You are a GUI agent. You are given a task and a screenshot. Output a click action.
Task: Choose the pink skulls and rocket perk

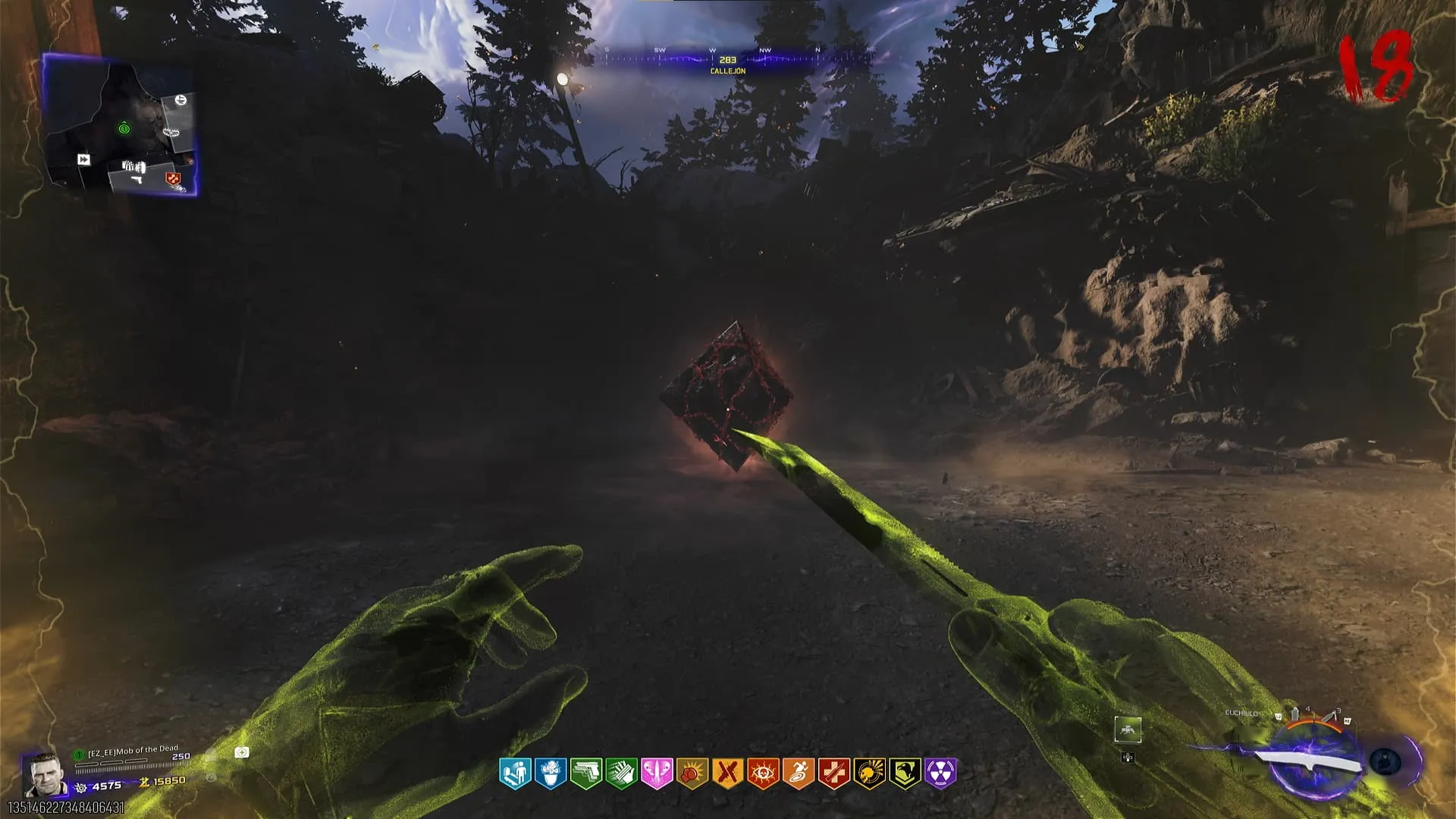click(657, 773)
